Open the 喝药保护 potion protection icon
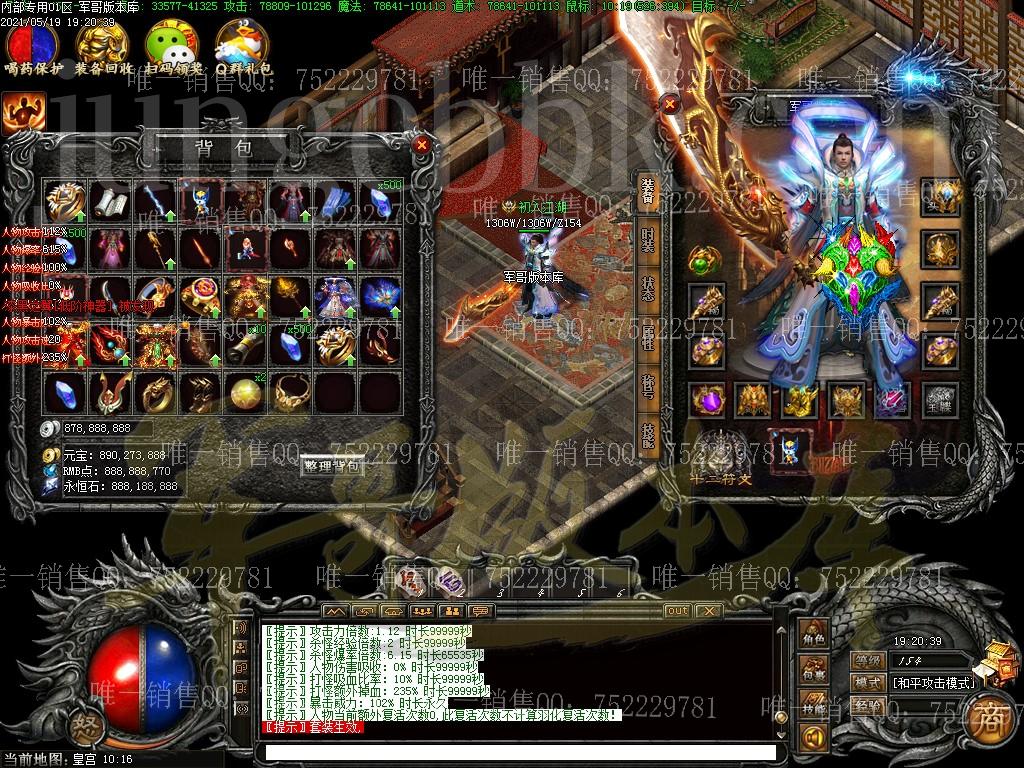 (33, 45)
